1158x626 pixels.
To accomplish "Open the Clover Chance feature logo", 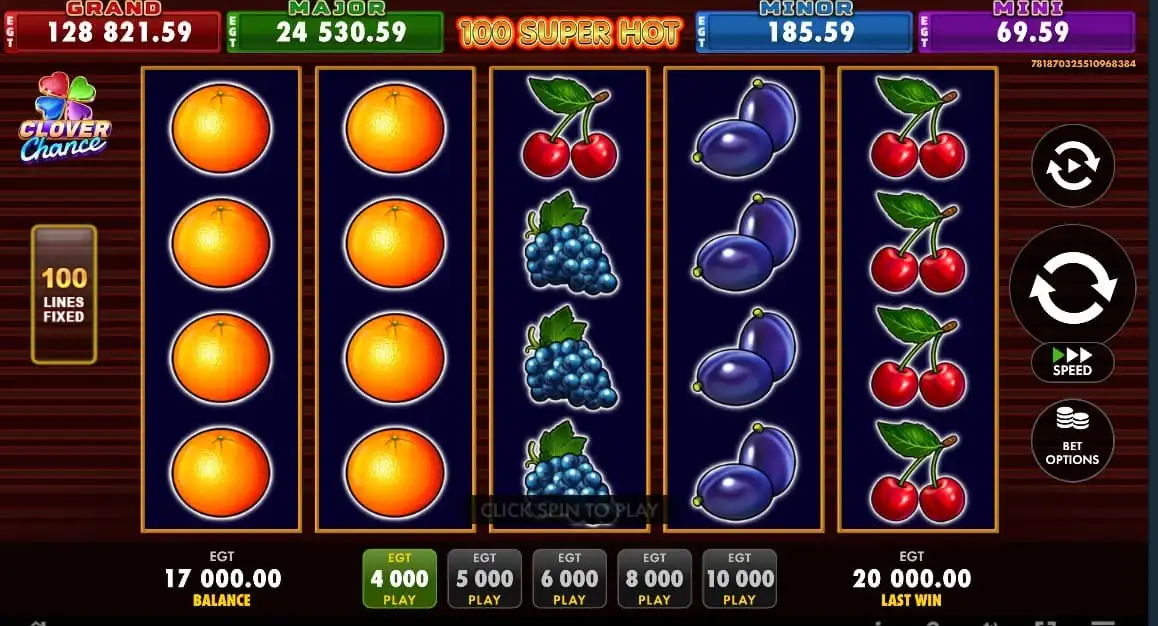I will (65, 119).
